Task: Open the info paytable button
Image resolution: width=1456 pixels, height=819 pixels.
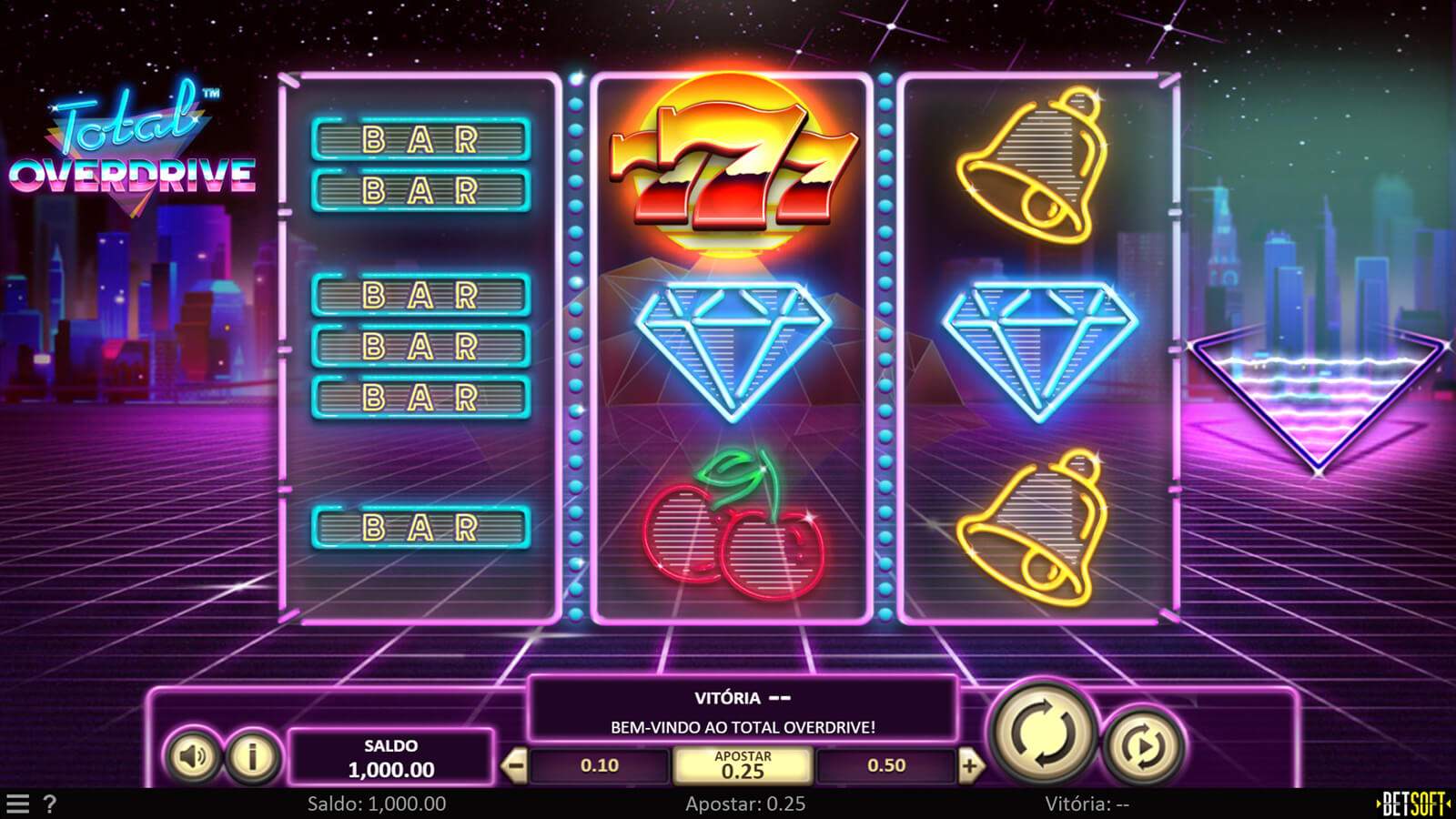Action: [x=252, y=755]
